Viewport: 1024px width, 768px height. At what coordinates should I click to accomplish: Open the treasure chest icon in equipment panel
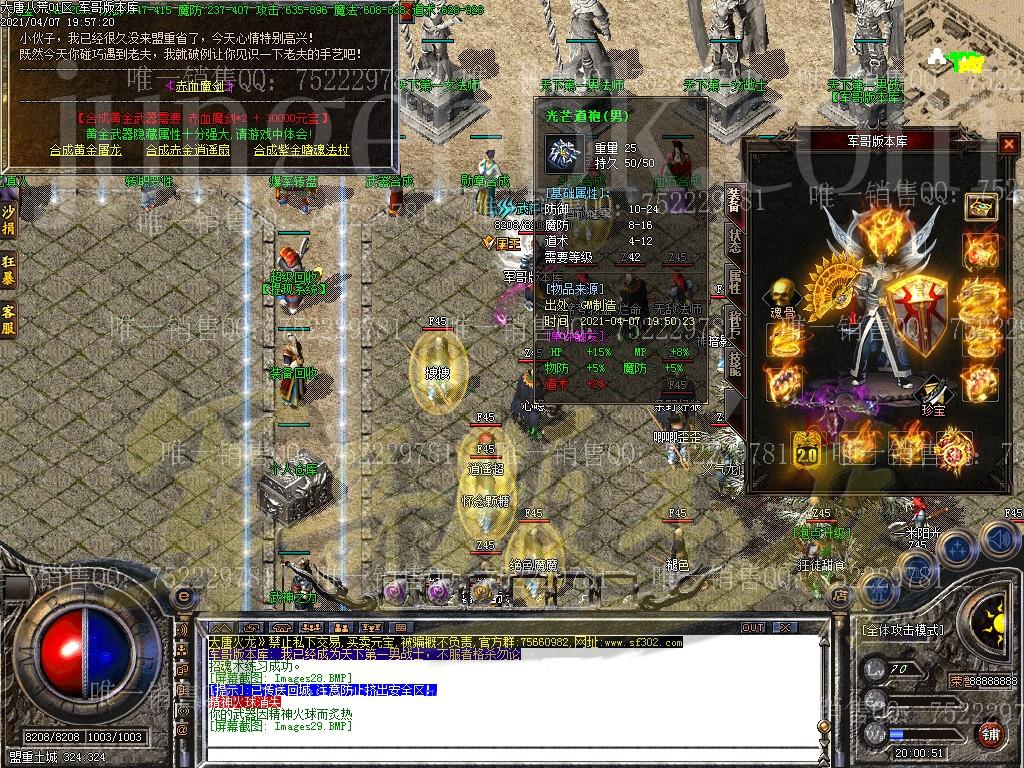click(981, 206)
